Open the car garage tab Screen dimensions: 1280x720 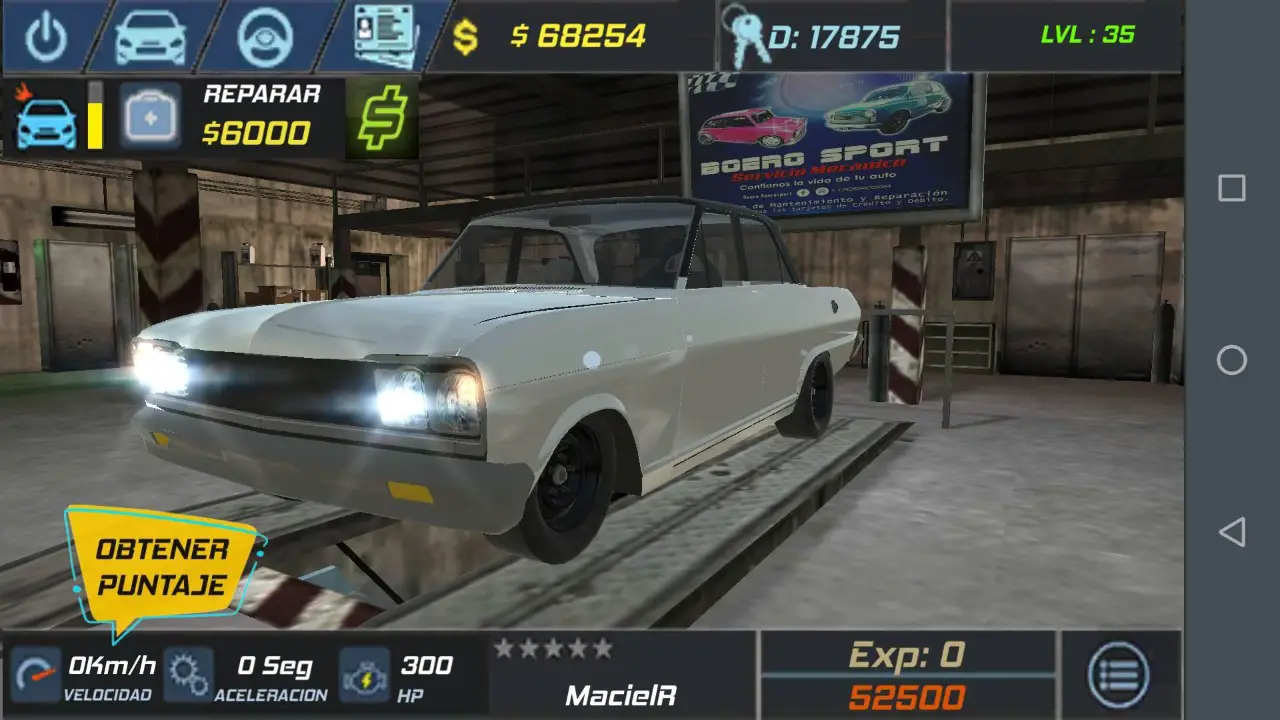tap(150, 37)
